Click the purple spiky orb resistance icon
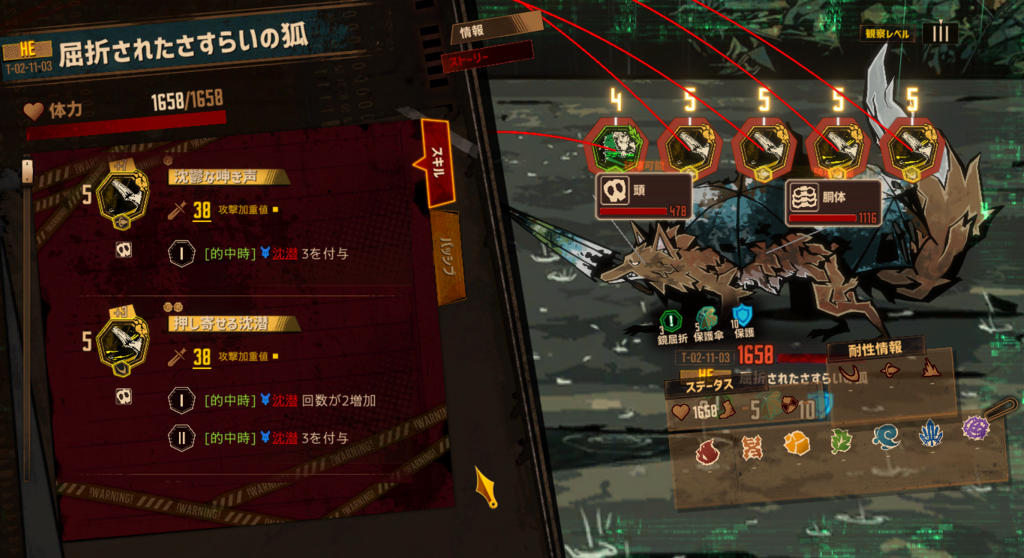Image resolution: width=1024 pixels, height=558 pixels. coord(975,428)
